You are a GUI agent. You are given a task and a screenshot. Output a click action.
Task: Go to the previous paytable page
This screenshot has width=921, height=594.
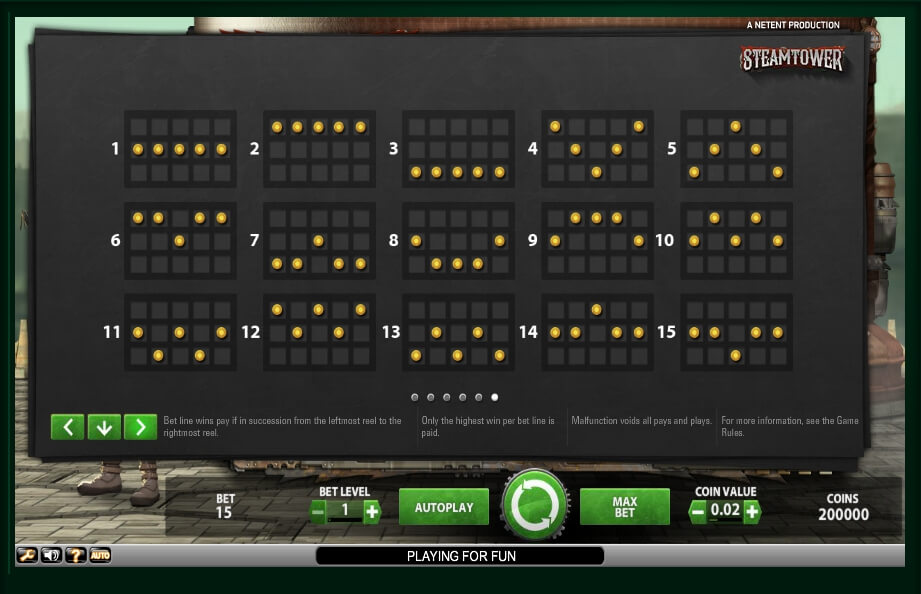(x=67, y=427)
